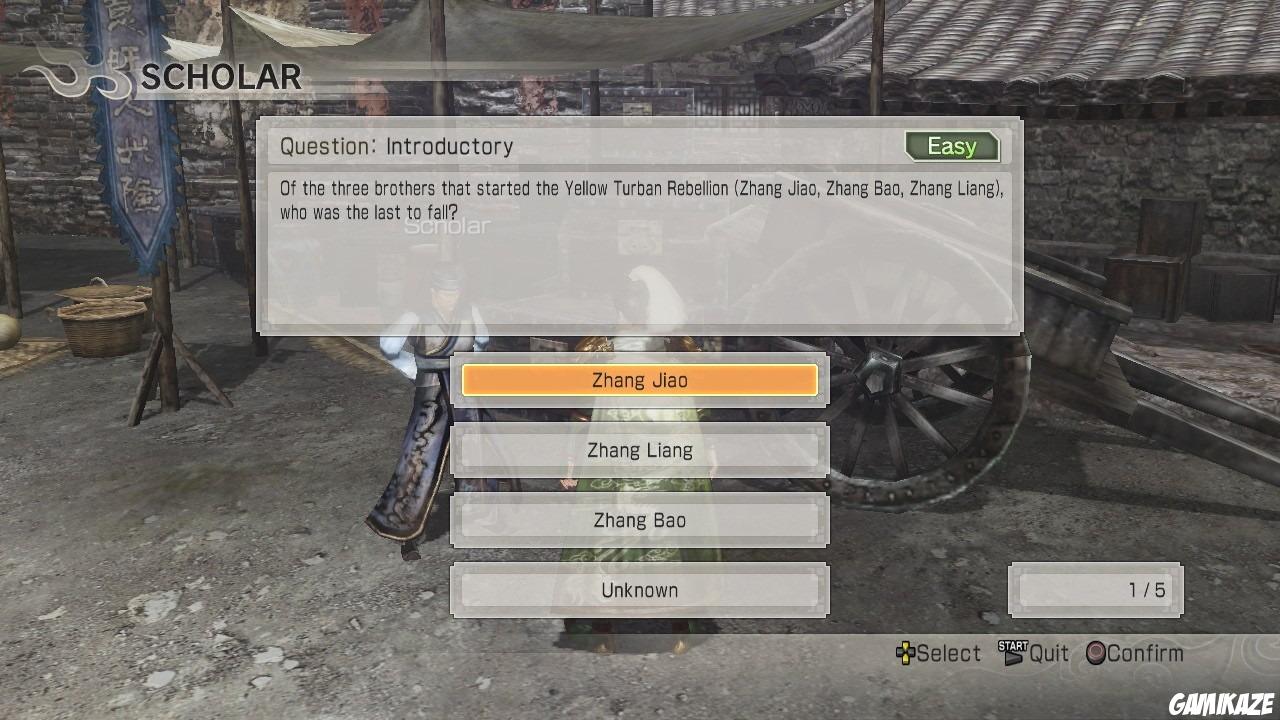Click the Easy difficulty badge
Viewport: 1280px width, 720px height.
pyautogui.click(x=951, y=146)
